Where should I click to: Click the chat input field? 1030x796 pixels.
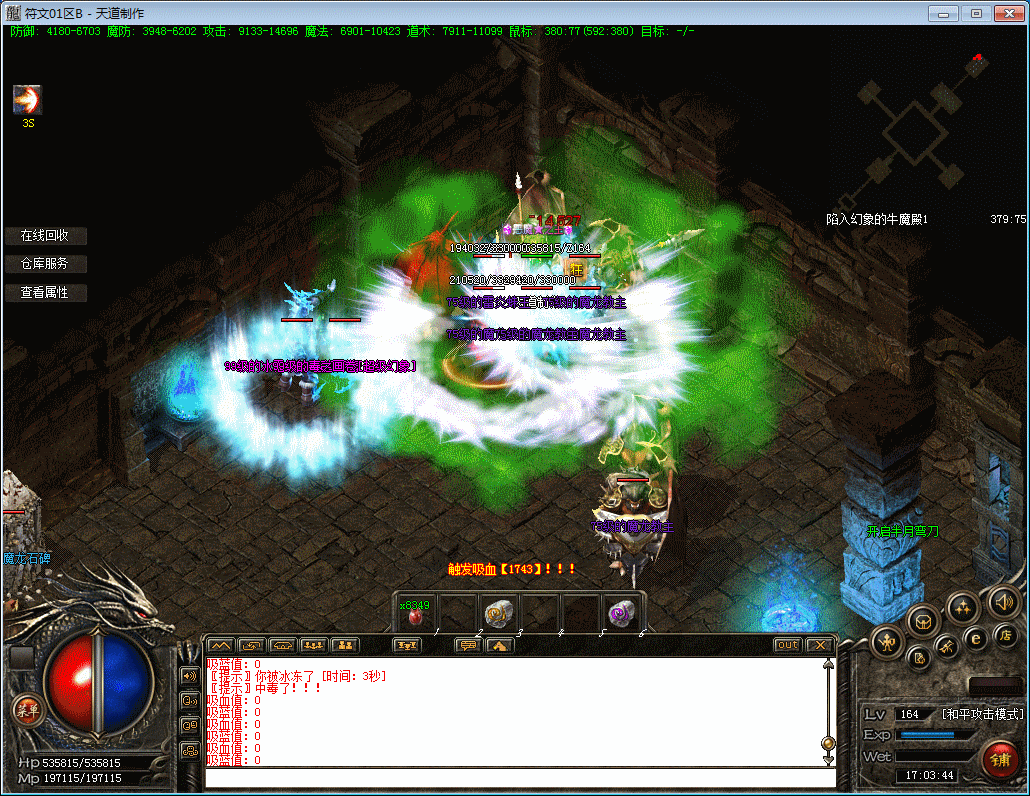coord(520,778)
